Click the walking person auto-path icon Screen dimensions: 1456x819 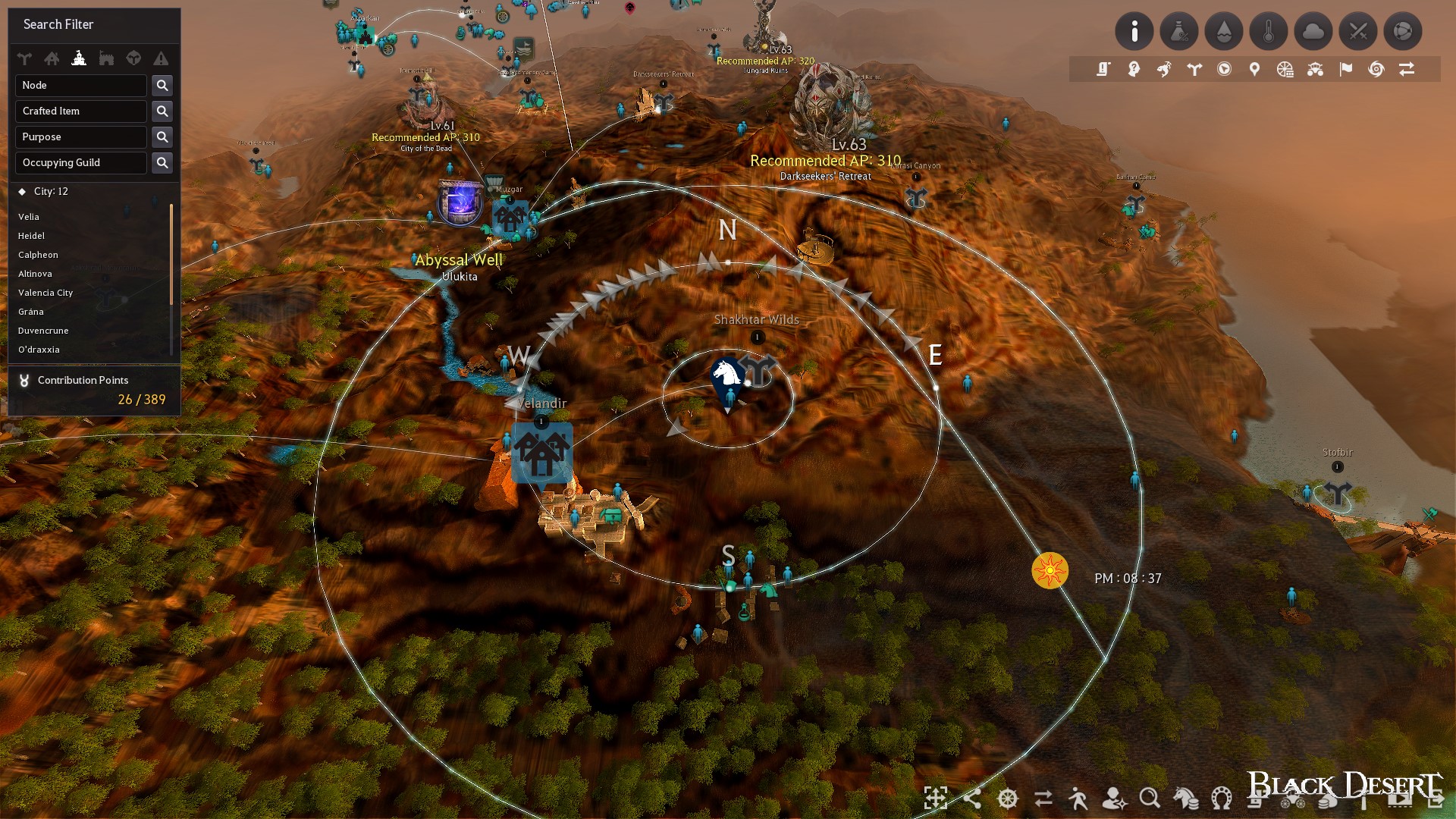click(1079, 799)
